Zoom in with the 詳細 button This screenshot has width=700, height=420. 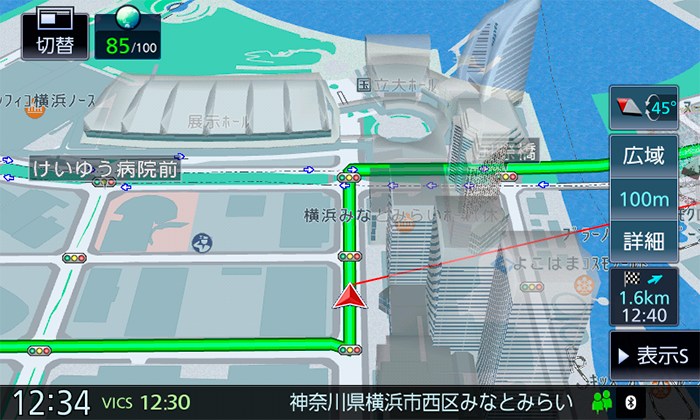643,241
